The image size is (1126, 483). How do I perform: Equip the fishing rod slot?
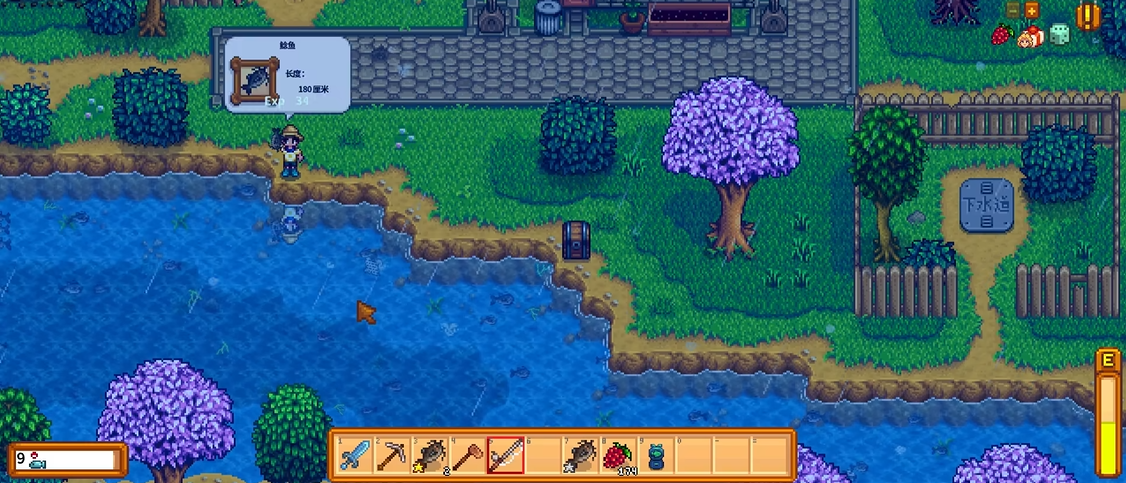coord(505,456)
